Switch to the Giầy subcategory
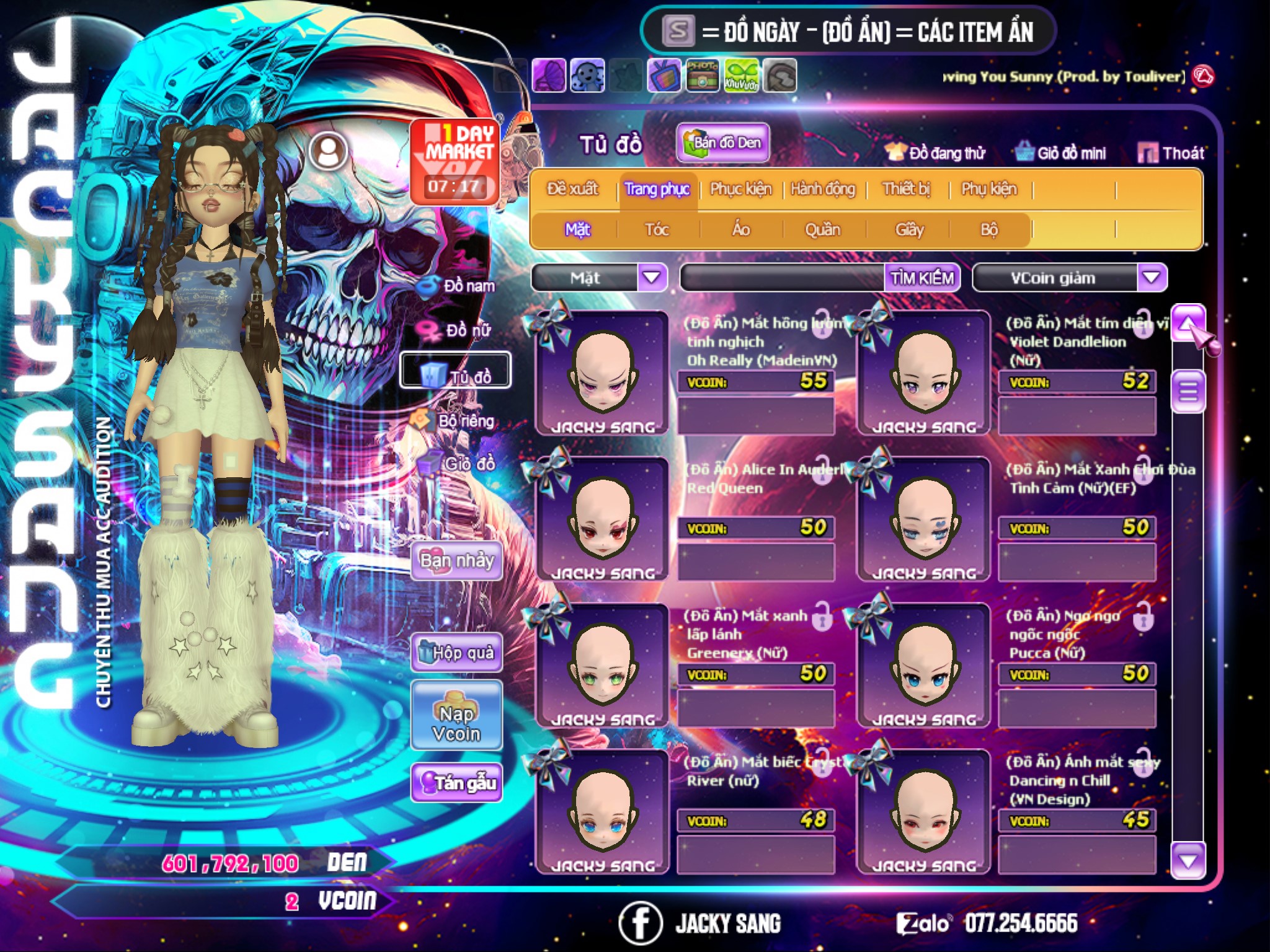Image resolution: width=1270 pixels, height=952 pixels. point(909,230)
